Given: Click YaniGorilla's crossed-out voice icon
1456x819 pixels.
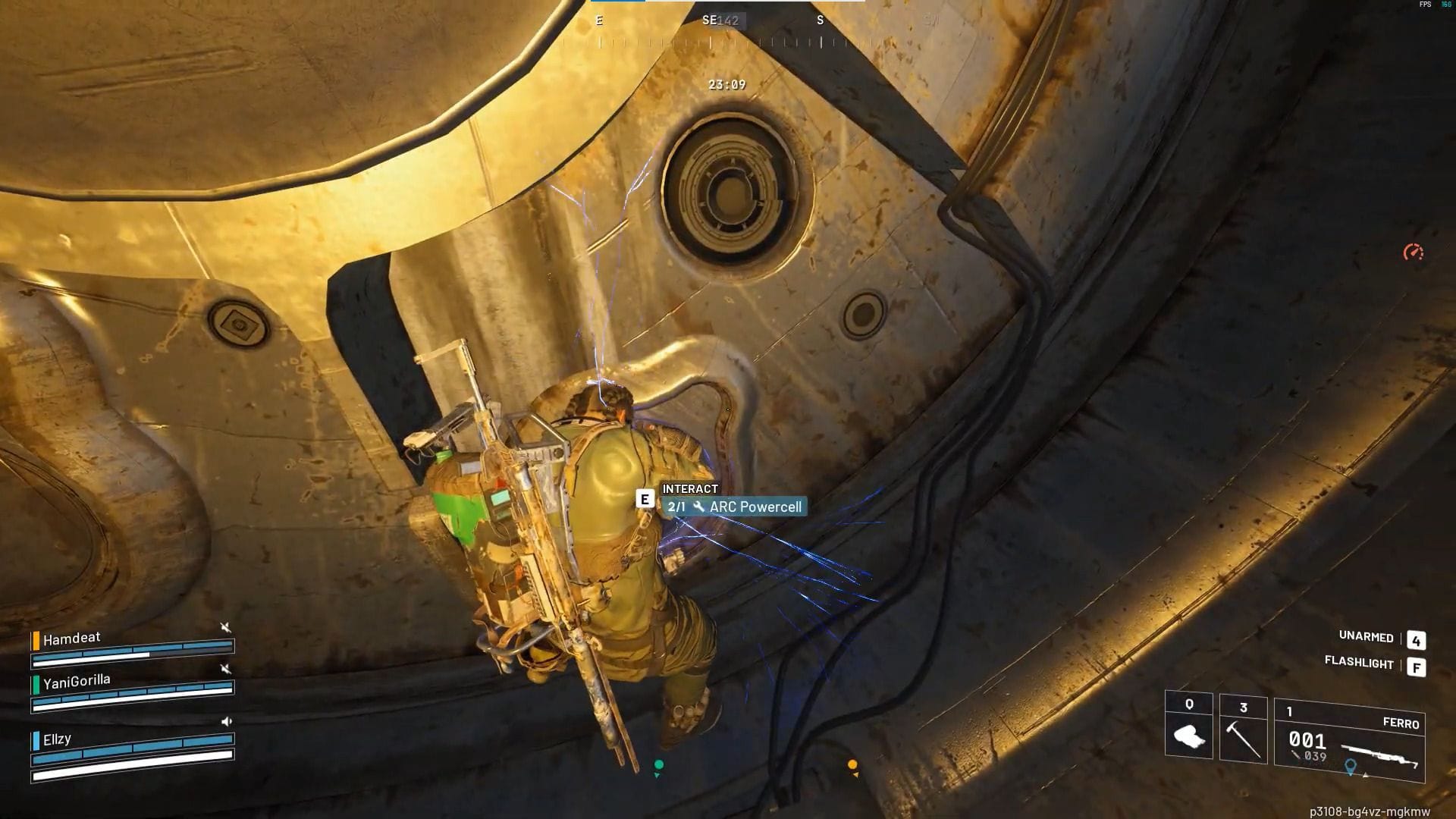Looking at the screenshot, I should [x=226, y=669].
